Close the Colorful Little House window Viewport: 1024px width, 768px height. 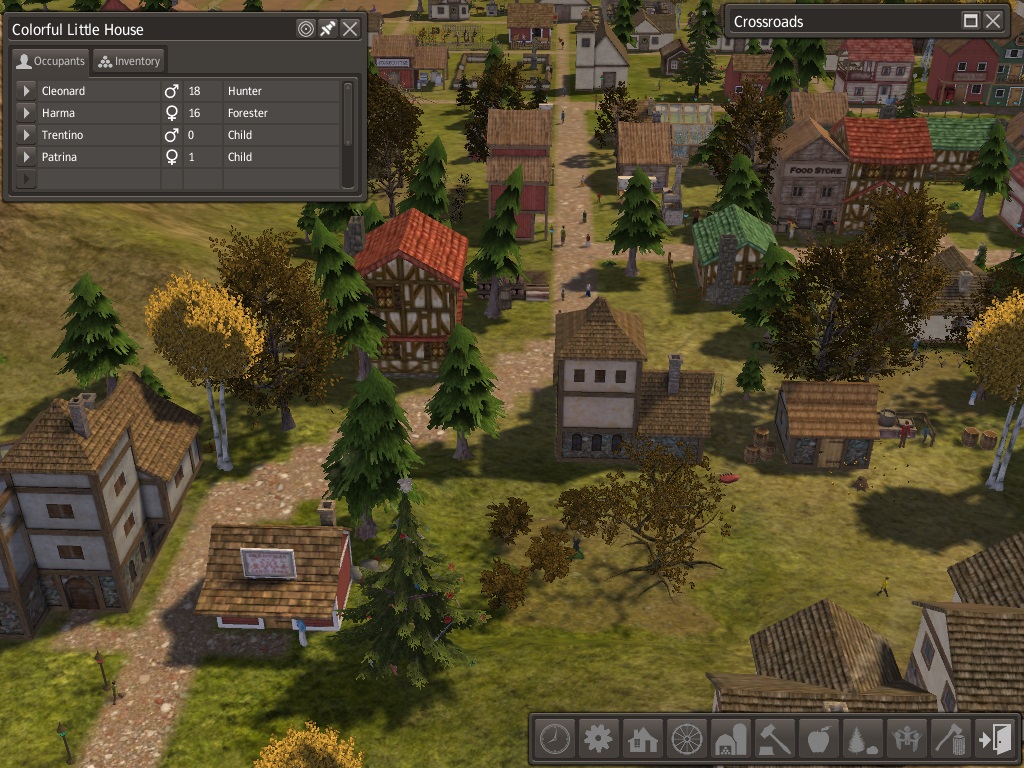pyautogui.click(x=350, y=29)
